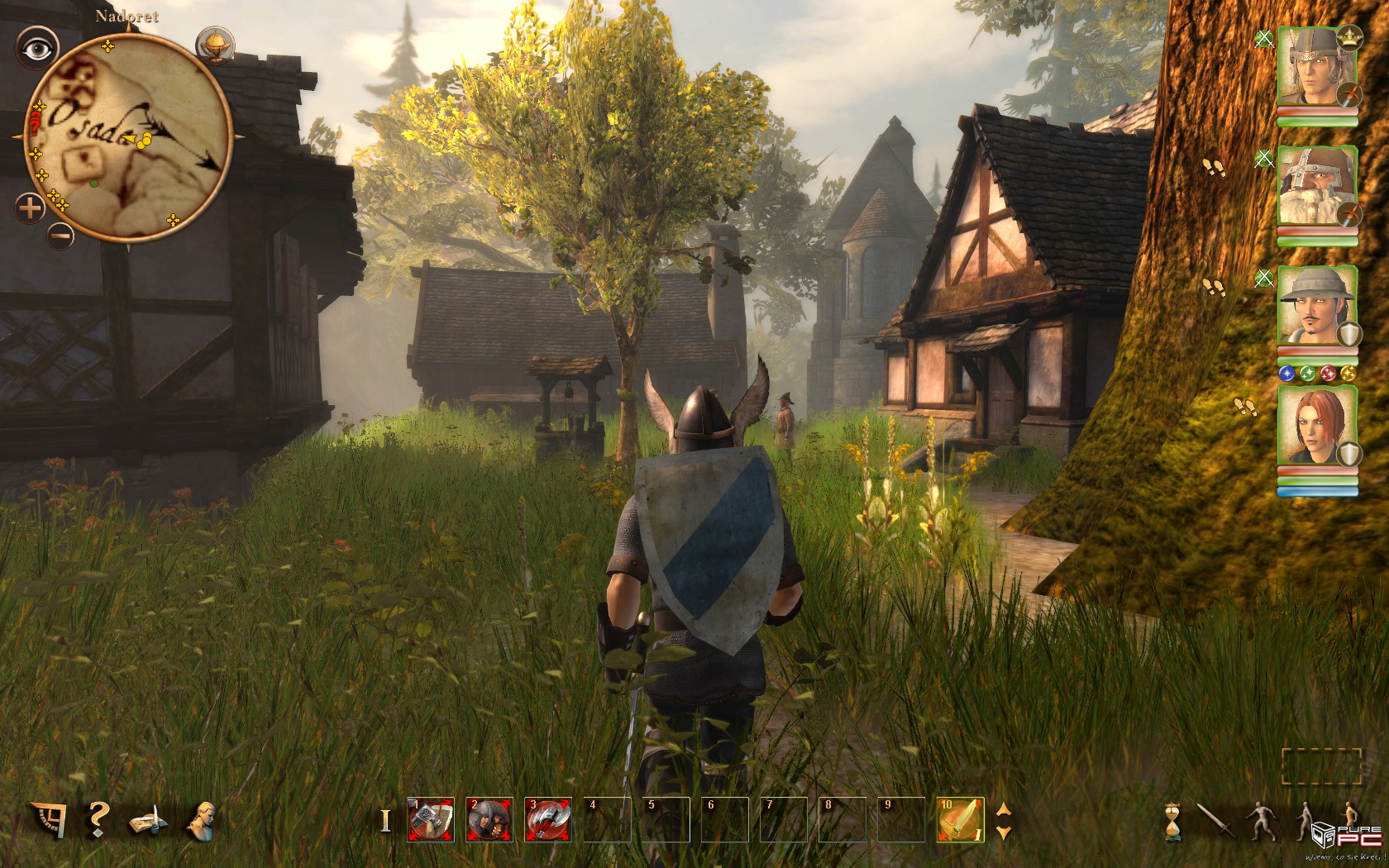Switch to the next quickbar page arrow
The image size is (1389, 868).
coord(1004,832)
